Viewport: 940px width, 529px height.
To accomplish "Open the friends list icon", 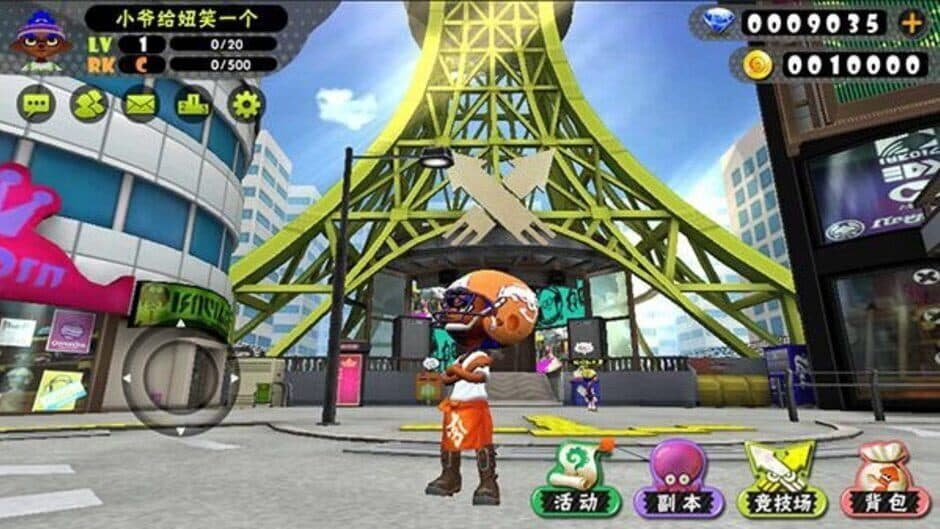I will pyautogui.click(x=89, y=103).
